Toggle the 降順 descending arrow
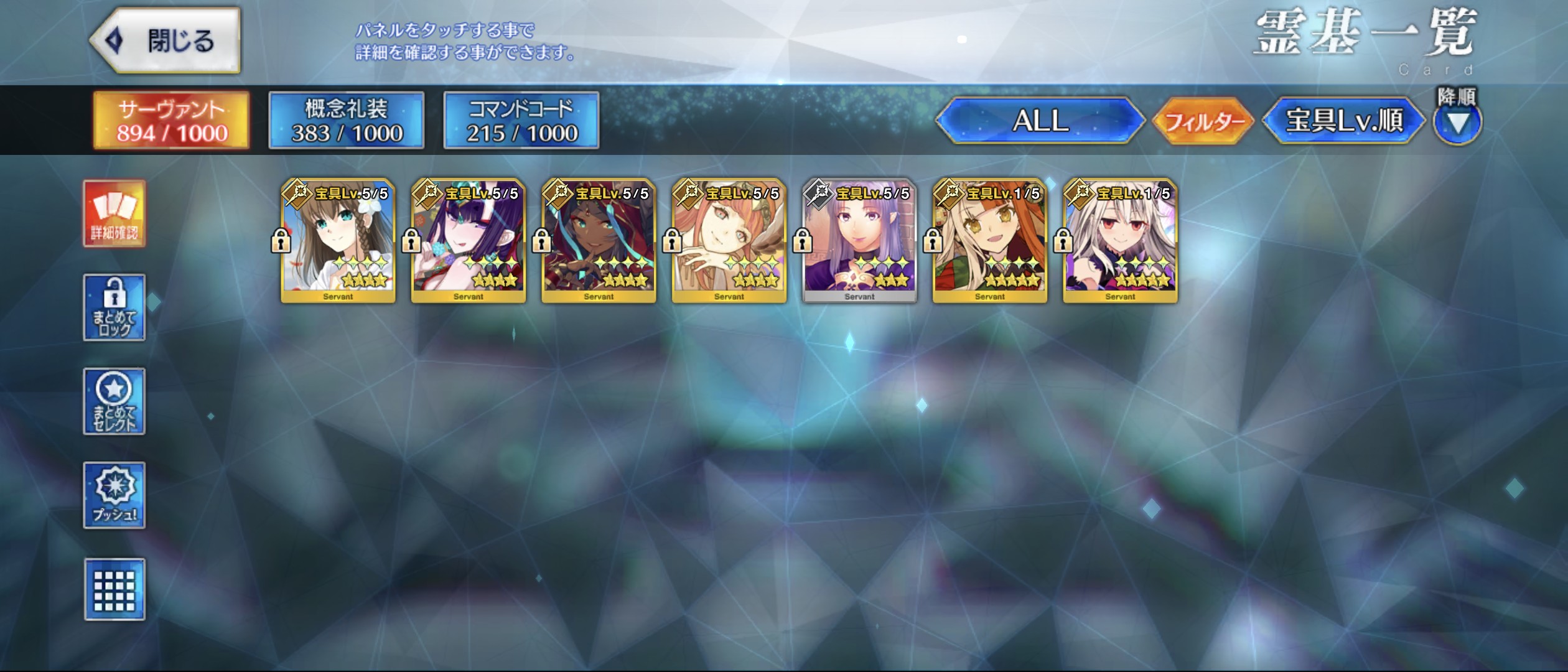The width and height of the screenshot is (1568, 672). [1457, 123]
